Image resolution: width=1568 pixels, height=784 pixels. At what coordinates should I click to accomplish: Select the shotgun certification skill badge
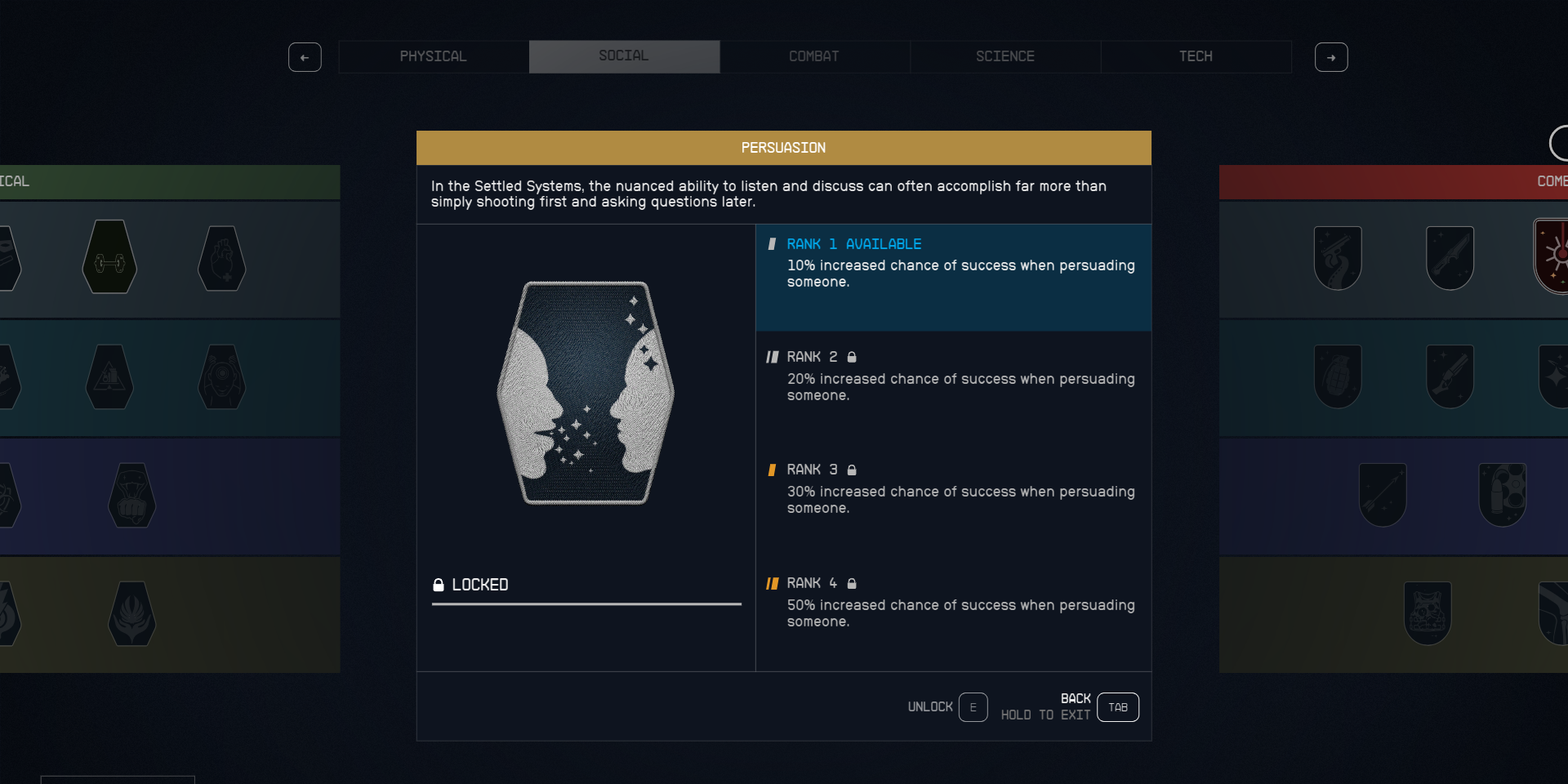pos(1451,376)
